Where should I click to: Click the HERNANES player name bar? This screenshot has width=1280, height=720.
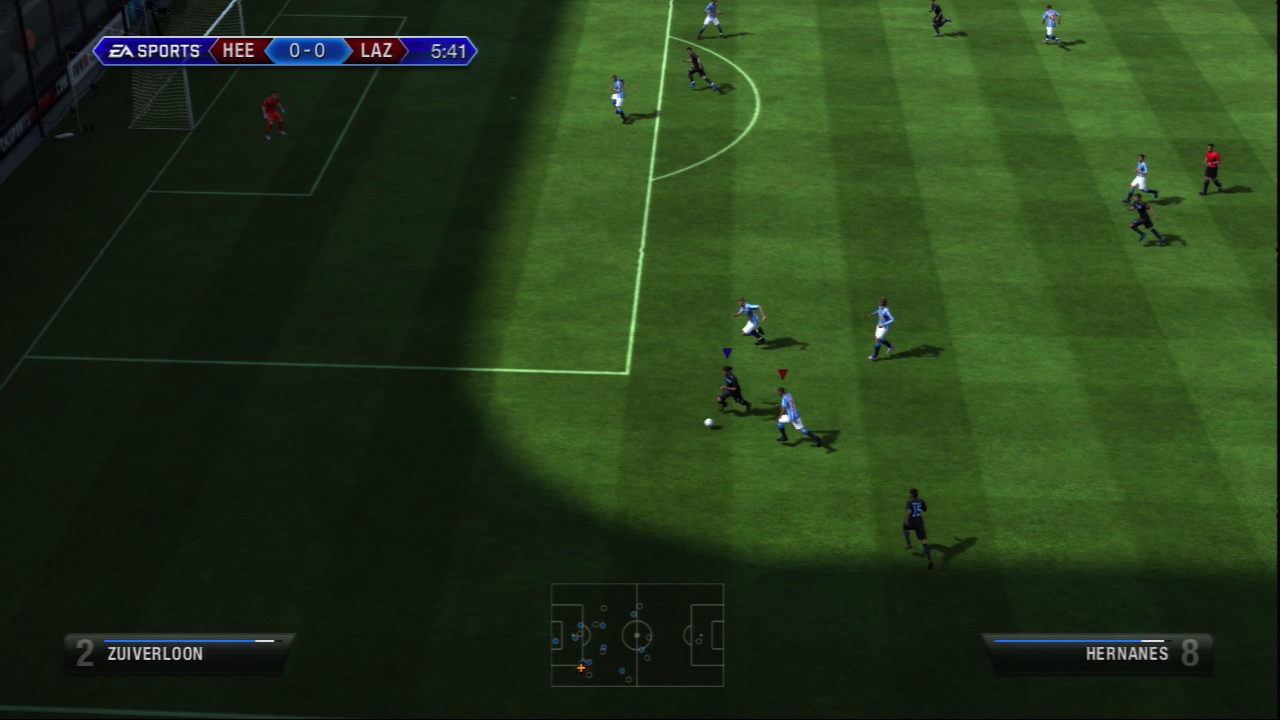[1125, 654]
